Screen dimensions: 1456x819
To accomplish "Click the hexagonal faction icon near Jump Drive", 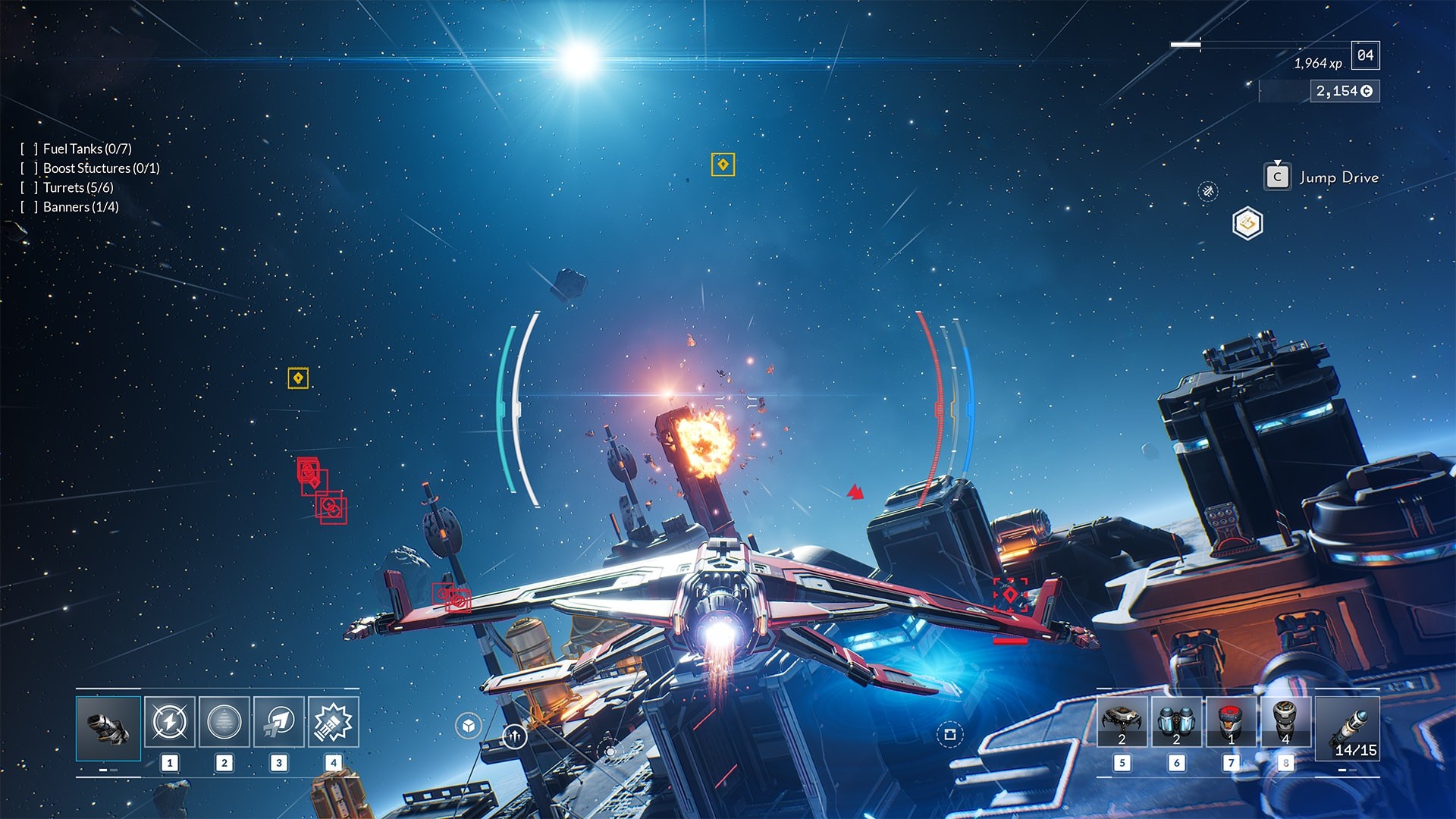I will pyautogui.click(x=1248, y=222).
